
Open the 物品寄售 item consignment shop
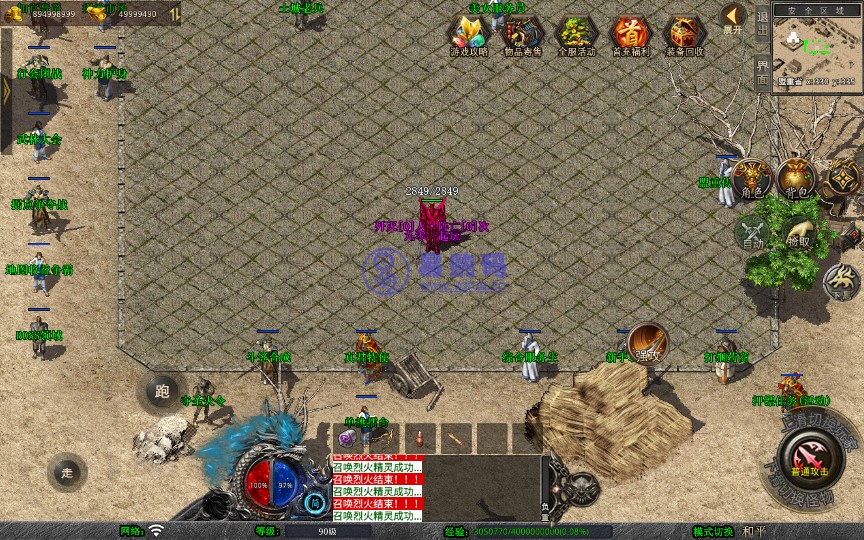[522, 34]
